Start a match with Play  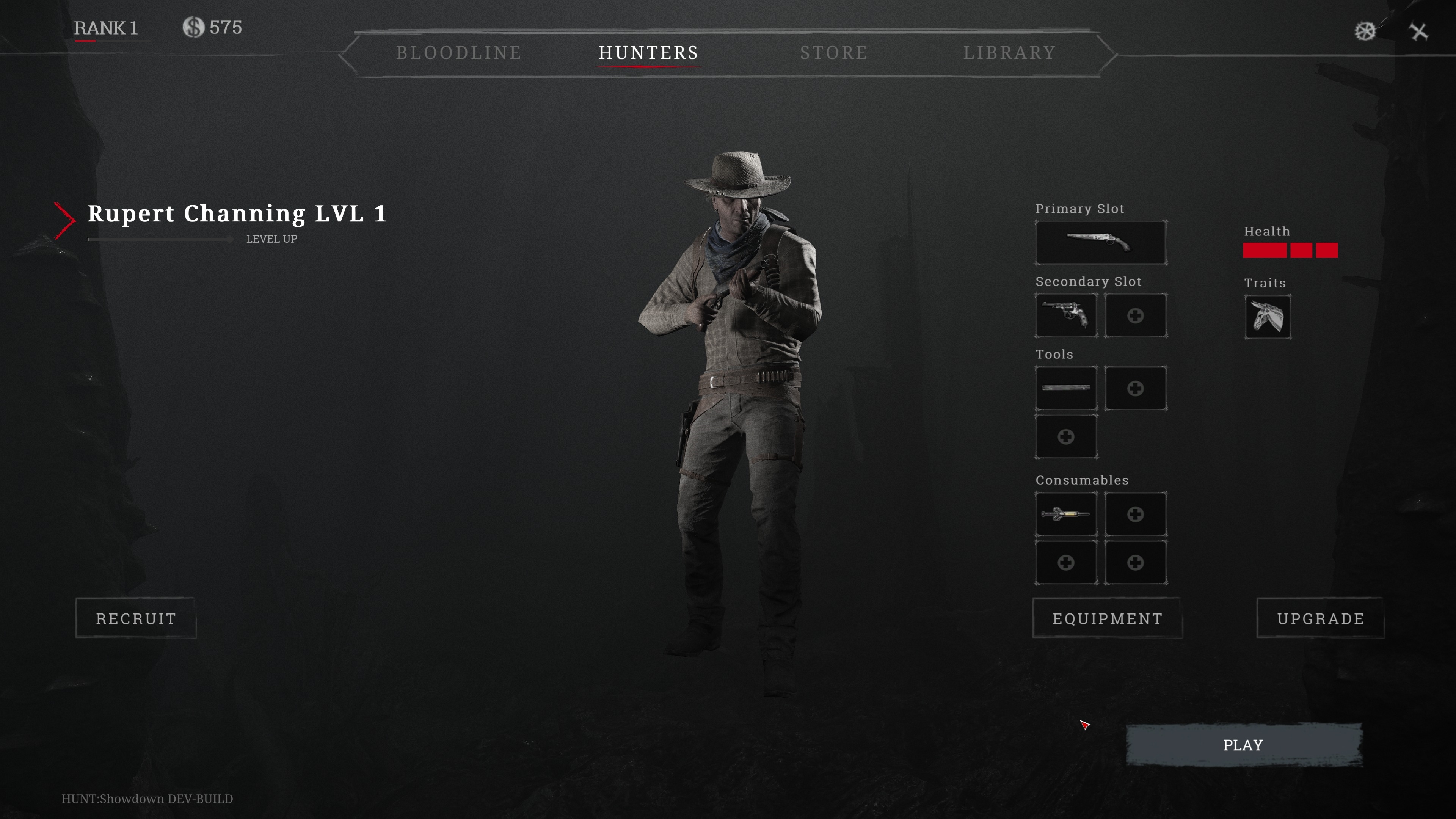coord(1244,745)
